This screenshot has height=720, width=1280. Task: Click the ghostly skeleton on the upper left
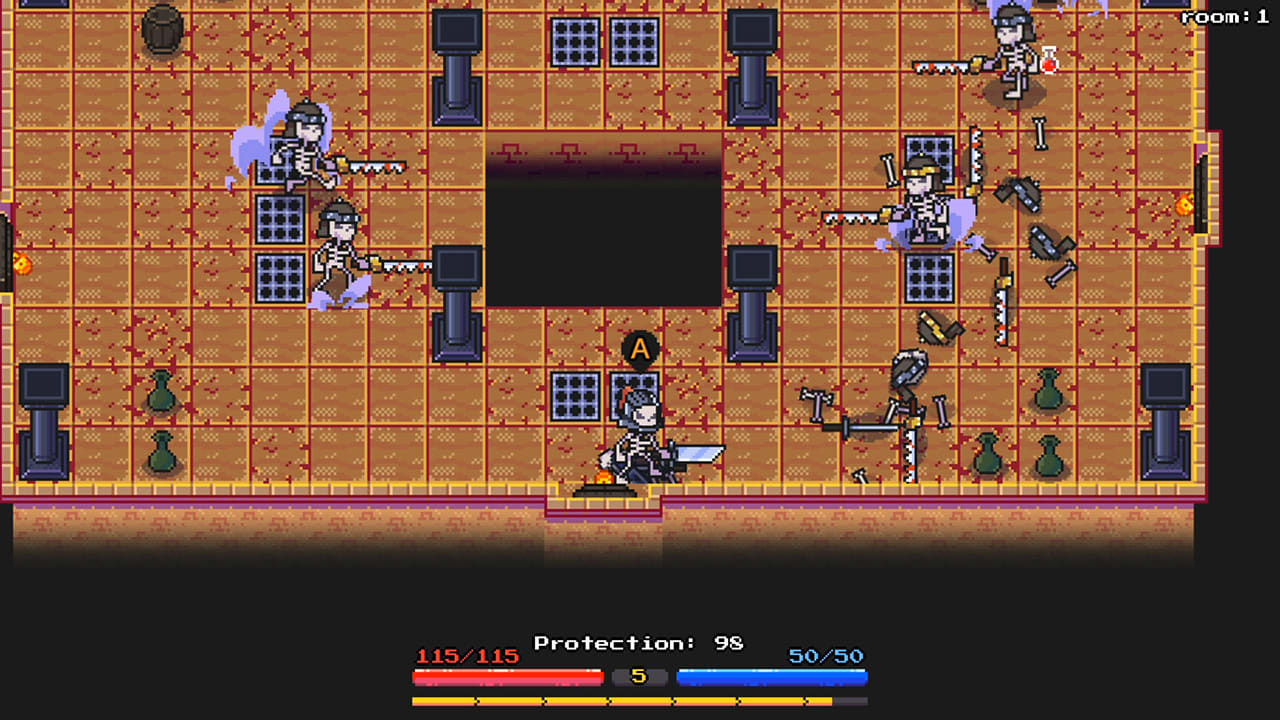tap(300, 150)
